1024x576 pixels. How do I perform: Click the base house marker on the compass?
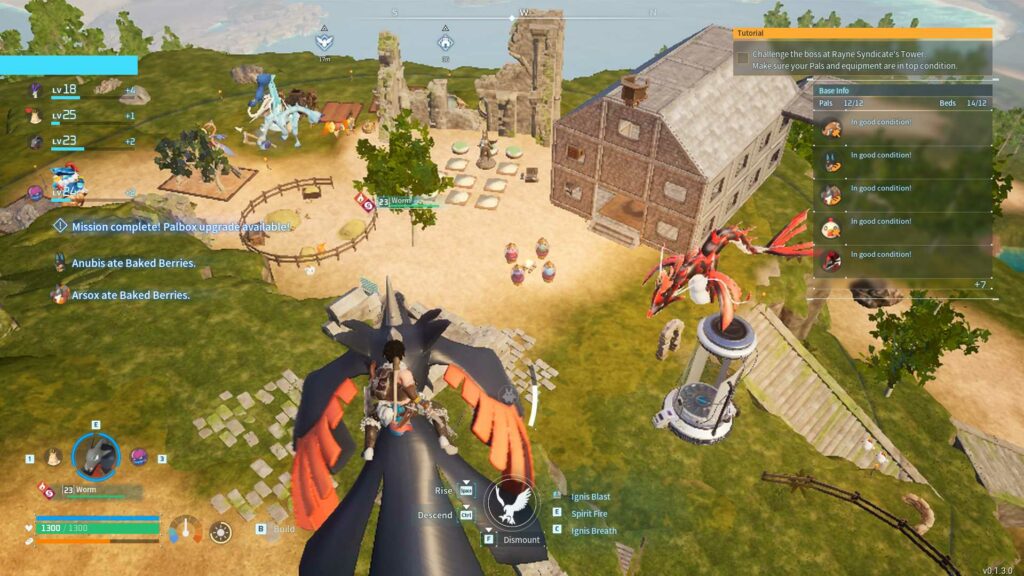pyautogui.click(x=445, y=43)
